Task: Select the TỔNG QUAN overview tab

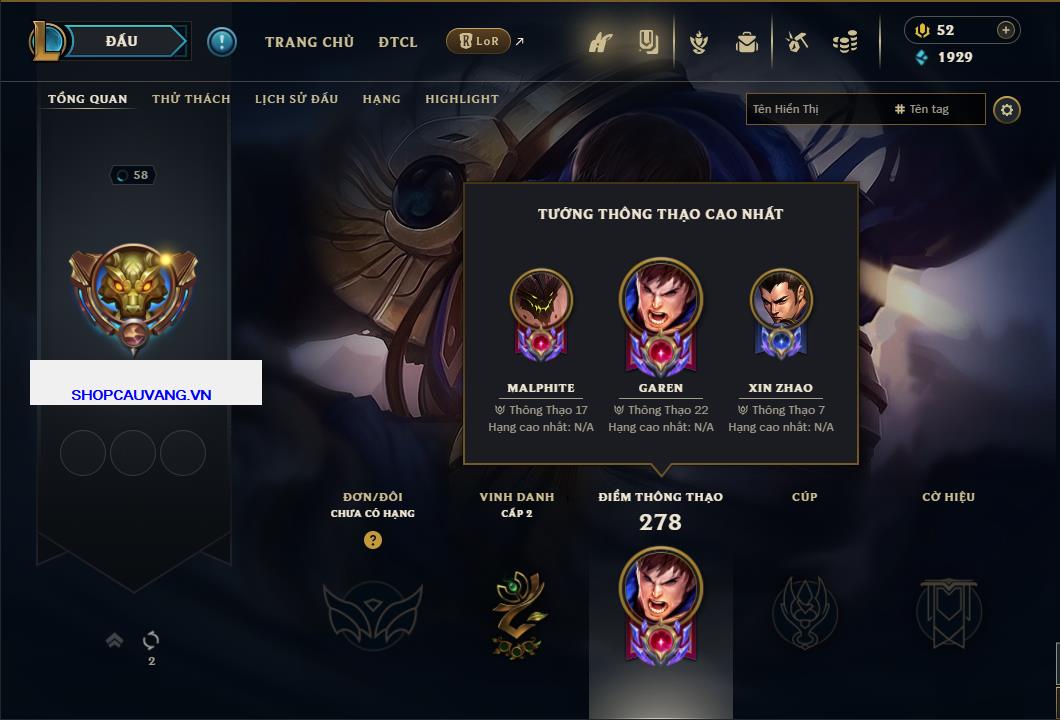Action: pyautogui.click(x=88, y=99)
